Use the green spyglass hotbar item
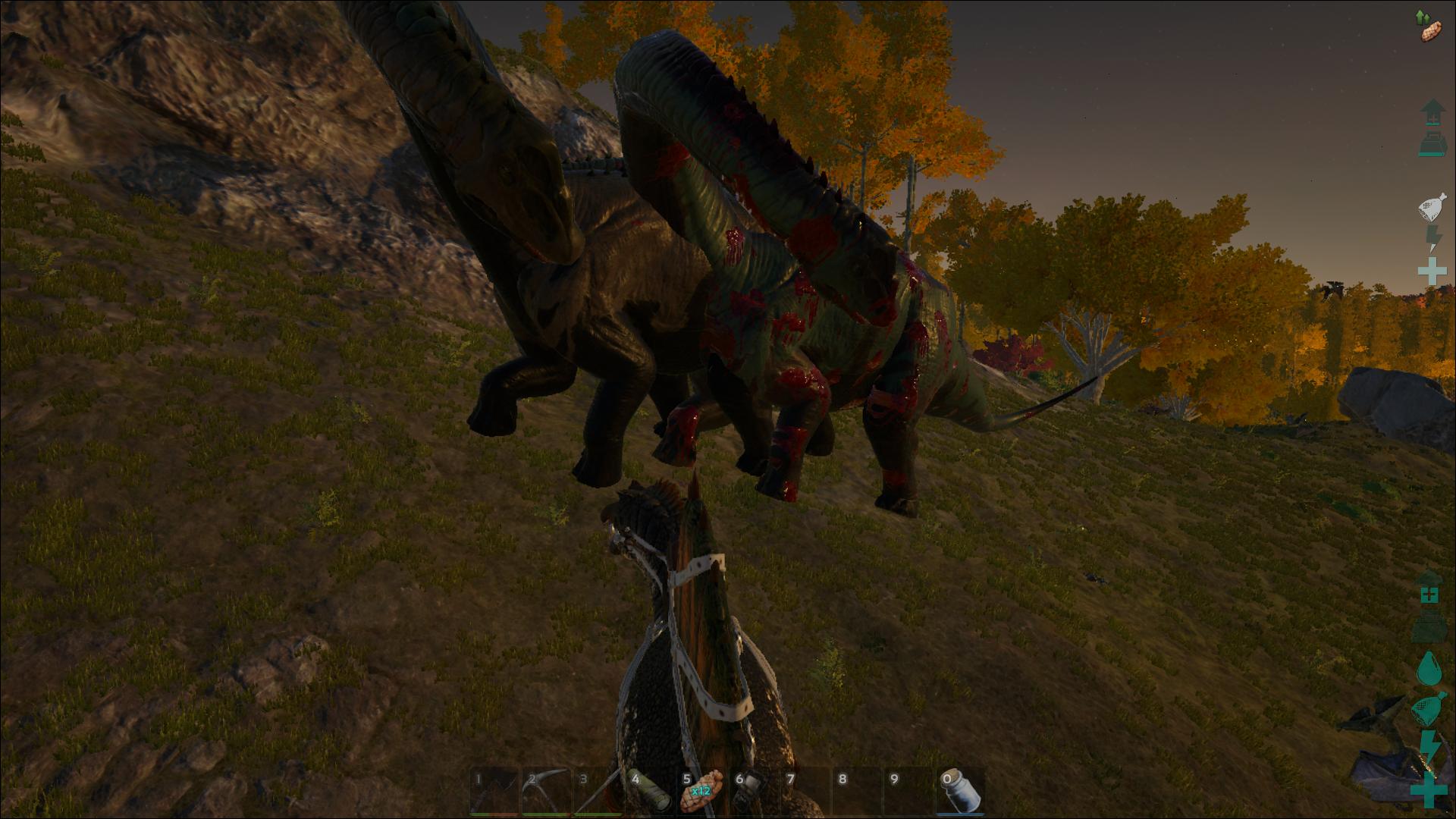 pos(649,792)
